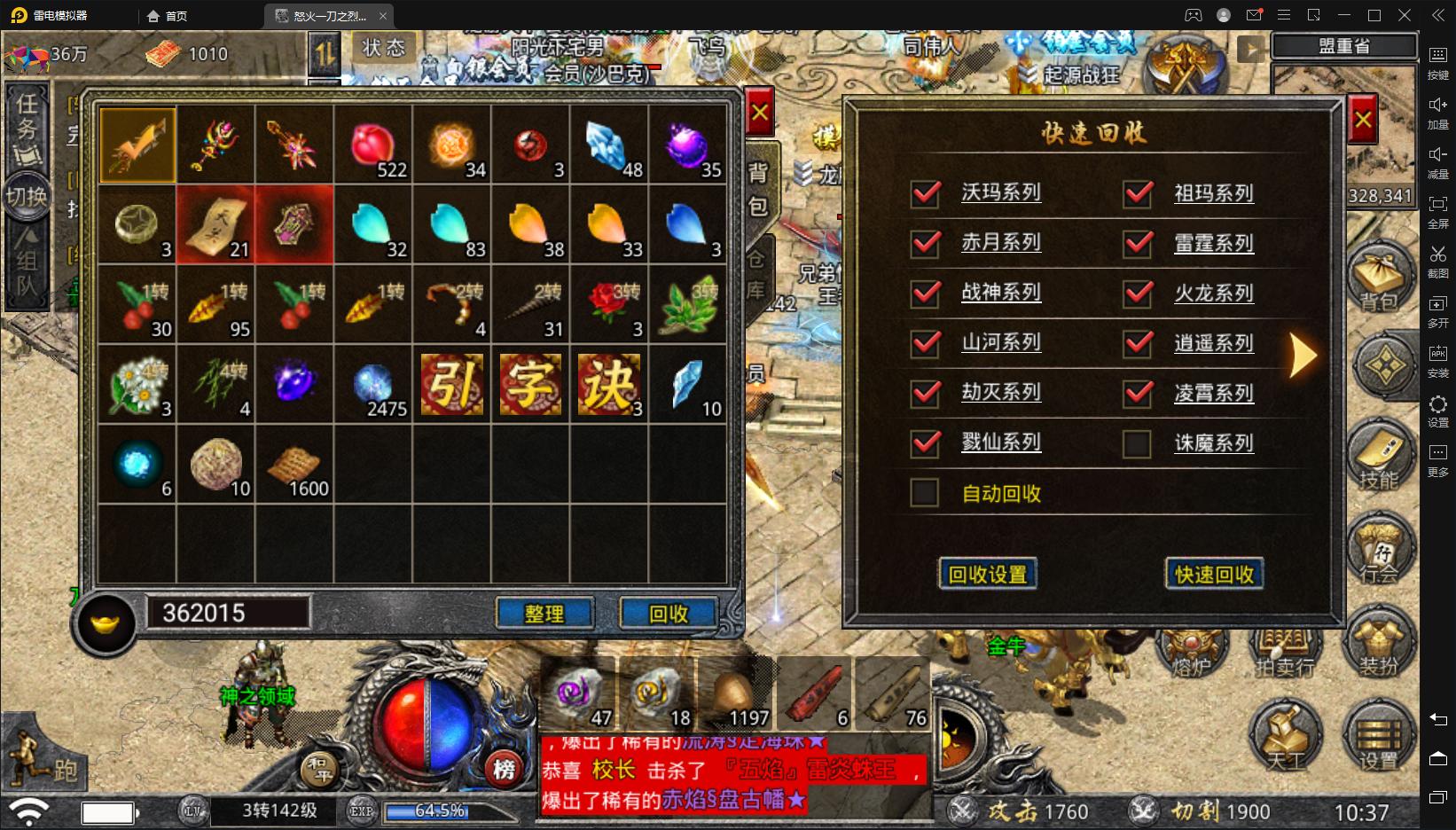Enable the 诛魔系列 checkbox
Image resolution: width=1456 pixels, height=830 pixels.
point(1139,442)
